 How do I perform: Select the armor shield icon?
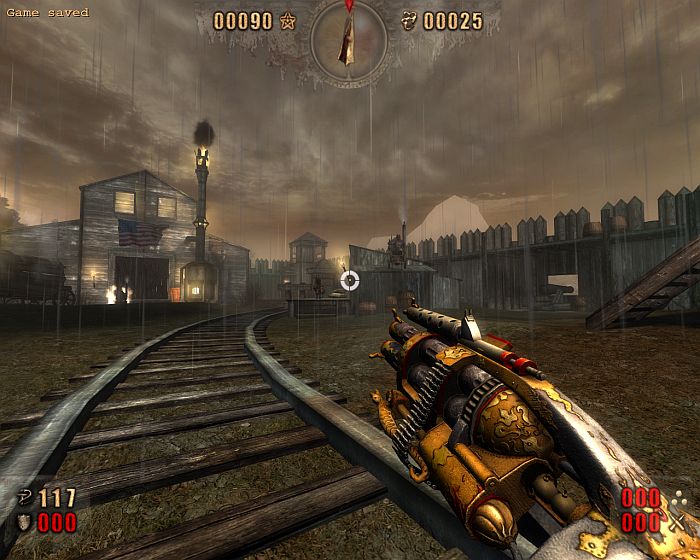[23, 522]
